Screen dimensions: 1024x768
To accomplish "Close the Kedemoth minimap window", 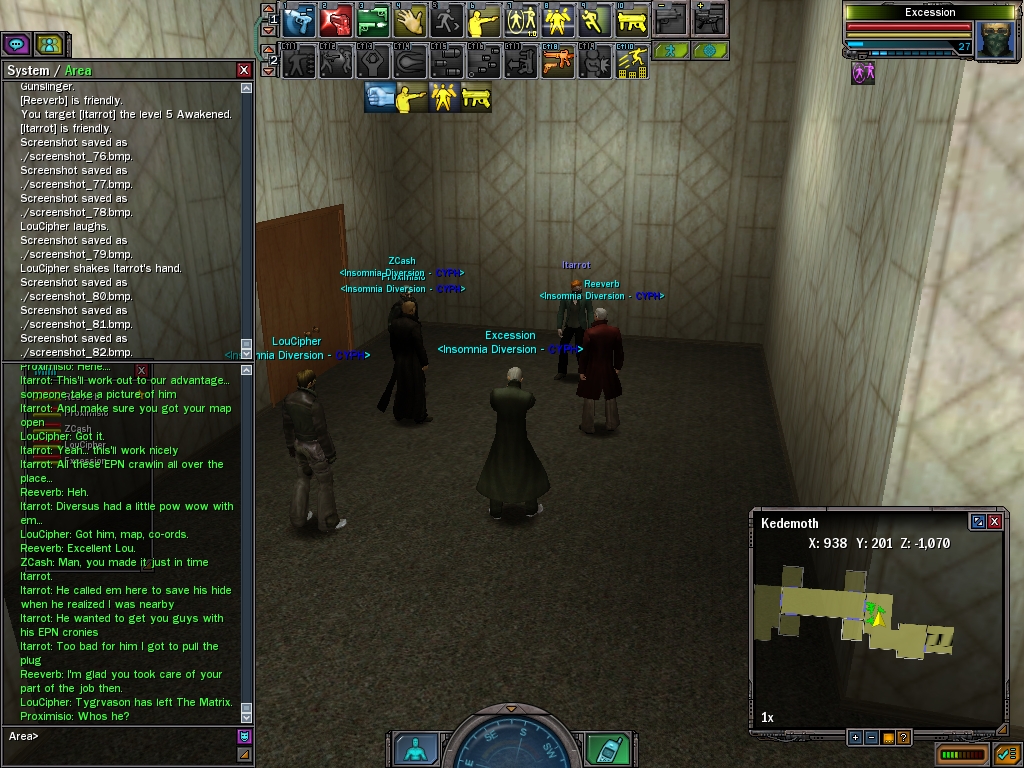I will [x=994, y=522].
